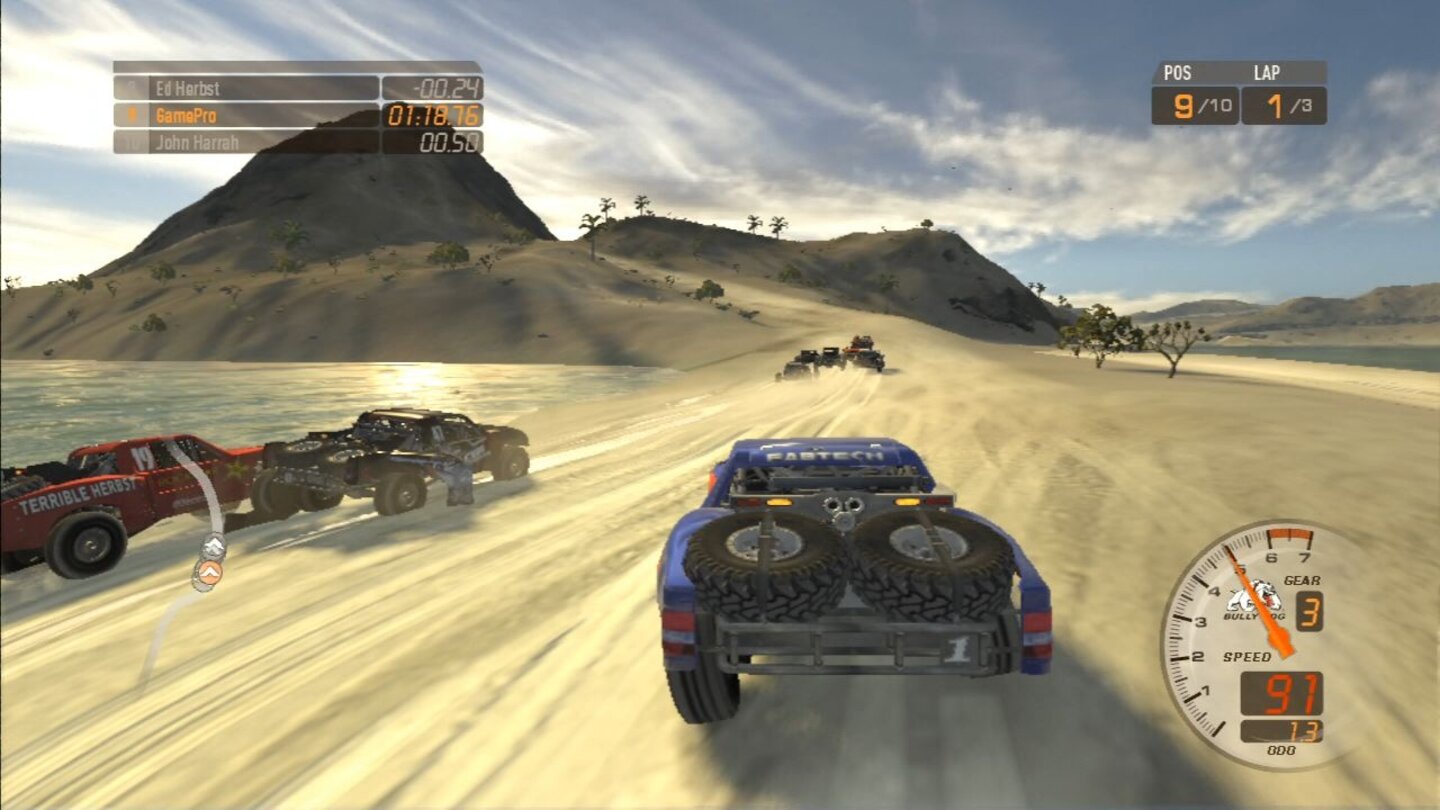Expand the John Harrah leaderboard row
This screenshot has height=810, width=1440.
click(250, 142)
